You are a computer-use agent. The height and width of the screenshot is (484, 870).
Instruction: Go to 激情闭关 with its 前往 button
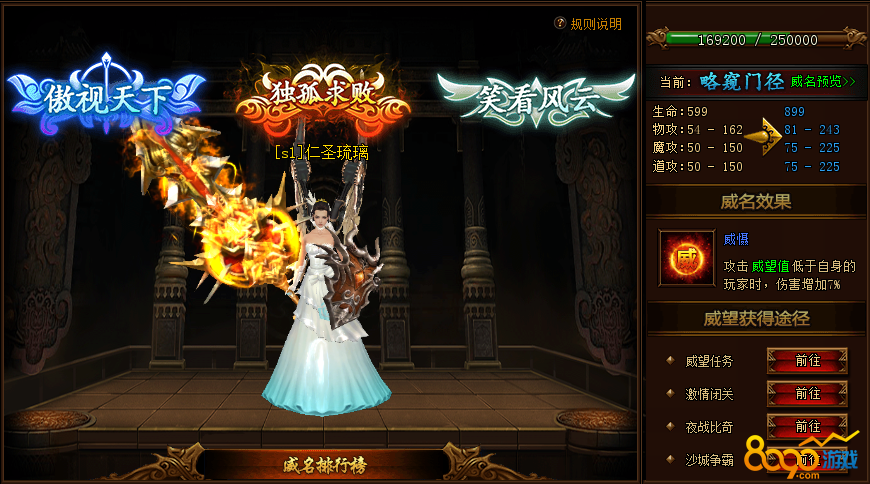(807, 394)
